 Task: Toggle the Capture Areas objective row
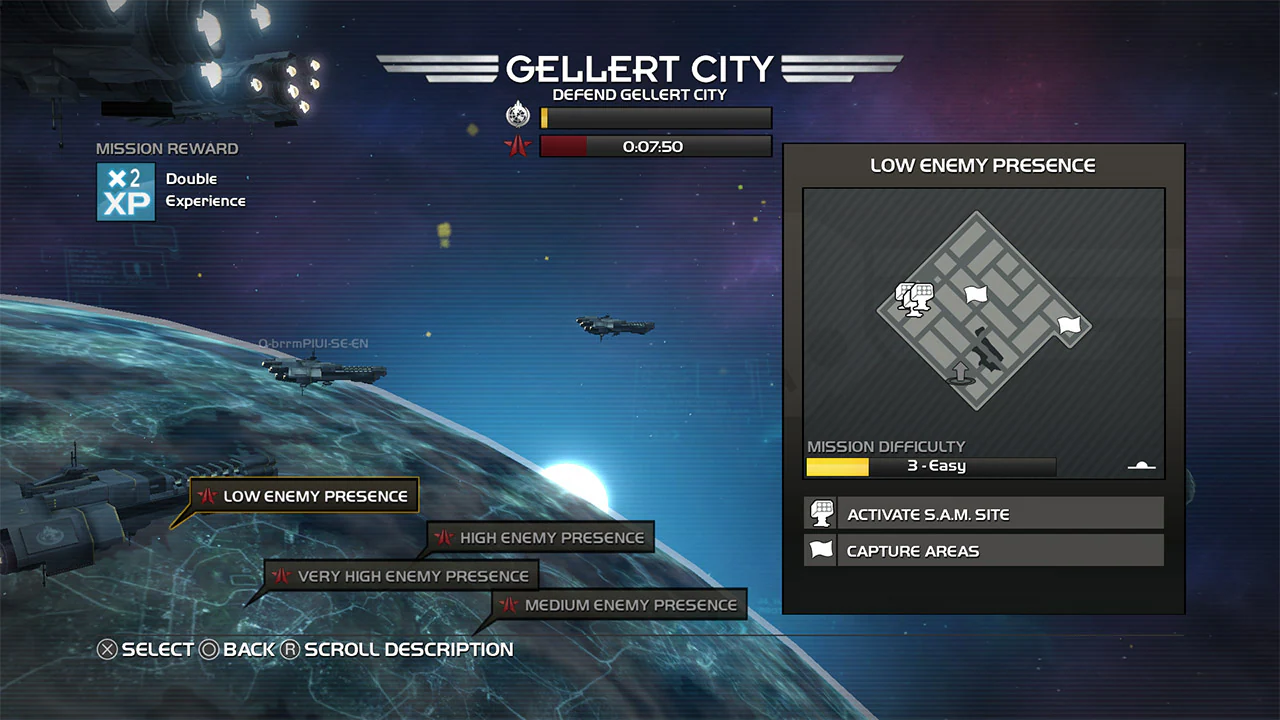pos(990,549)
